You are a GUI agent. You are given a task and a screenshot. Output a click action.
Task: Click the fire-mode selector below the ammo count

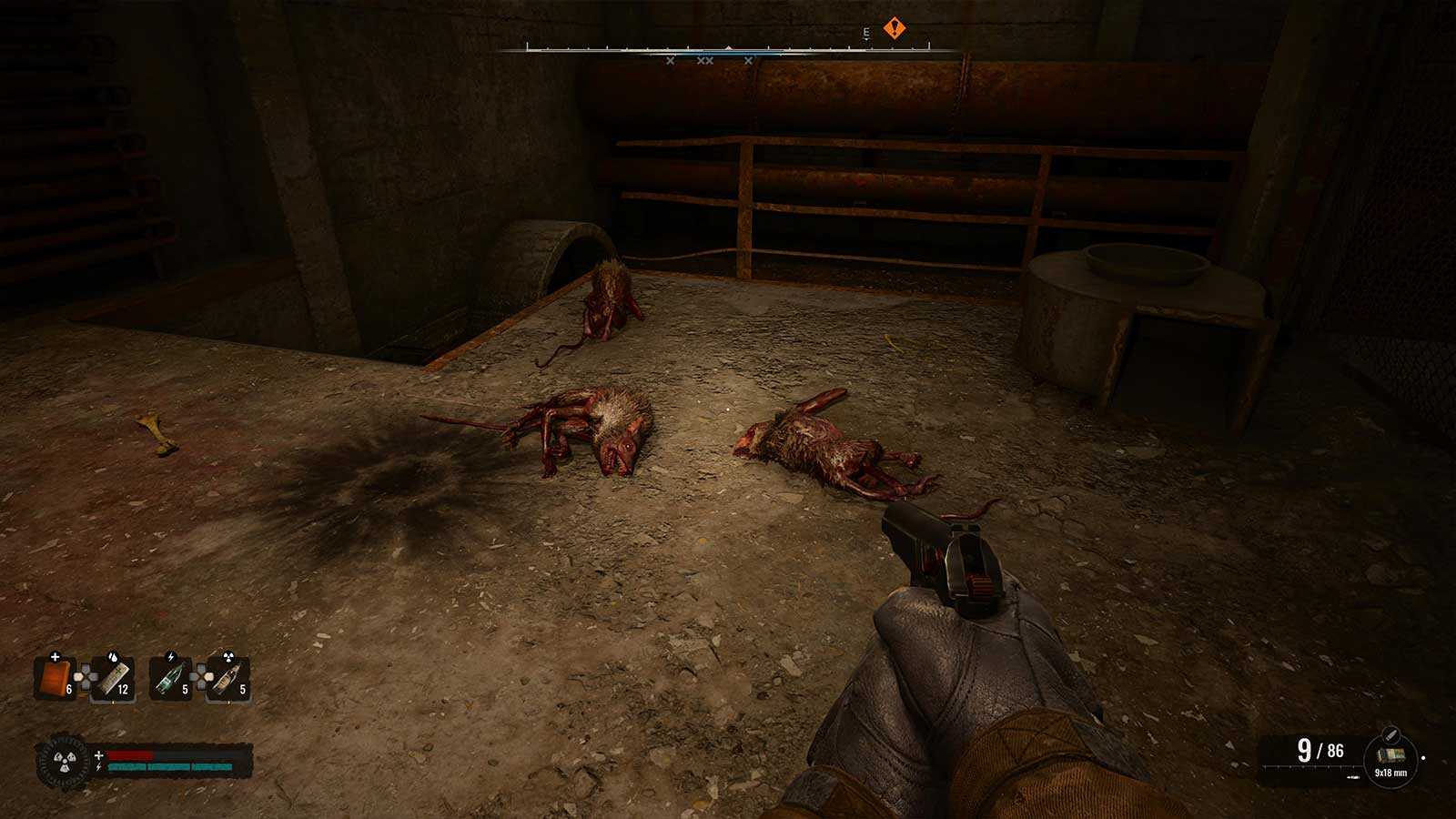click(x=1352, y=777)
